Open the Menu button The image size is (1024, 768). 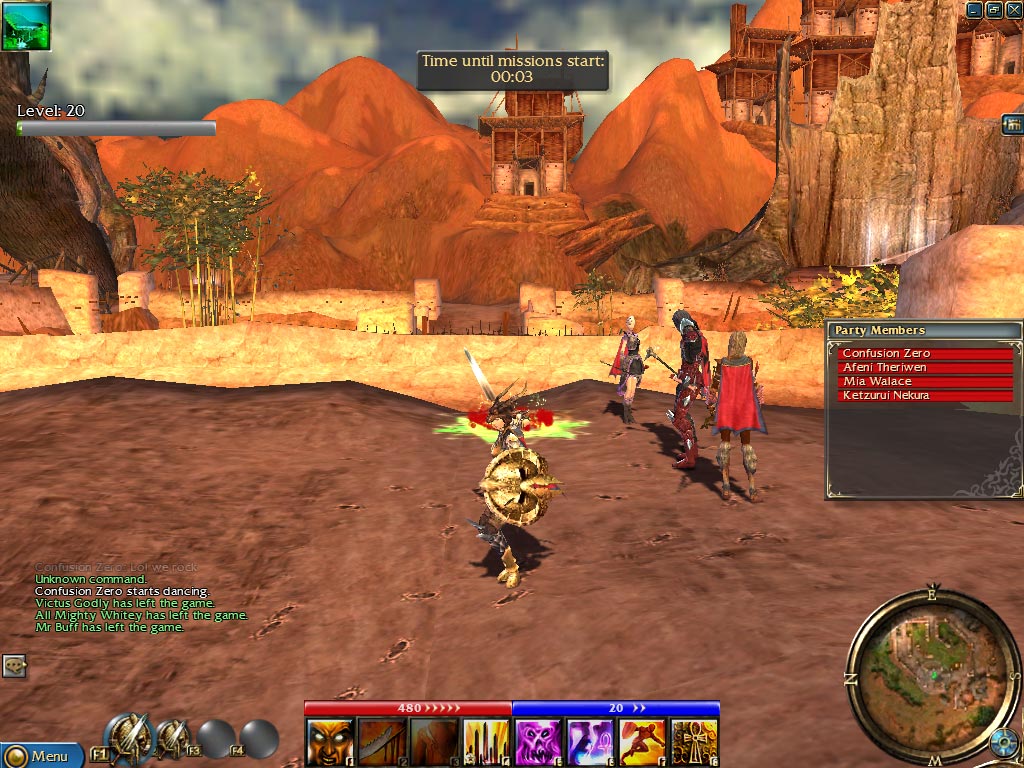pyautogui.click(x=41, y=755)
